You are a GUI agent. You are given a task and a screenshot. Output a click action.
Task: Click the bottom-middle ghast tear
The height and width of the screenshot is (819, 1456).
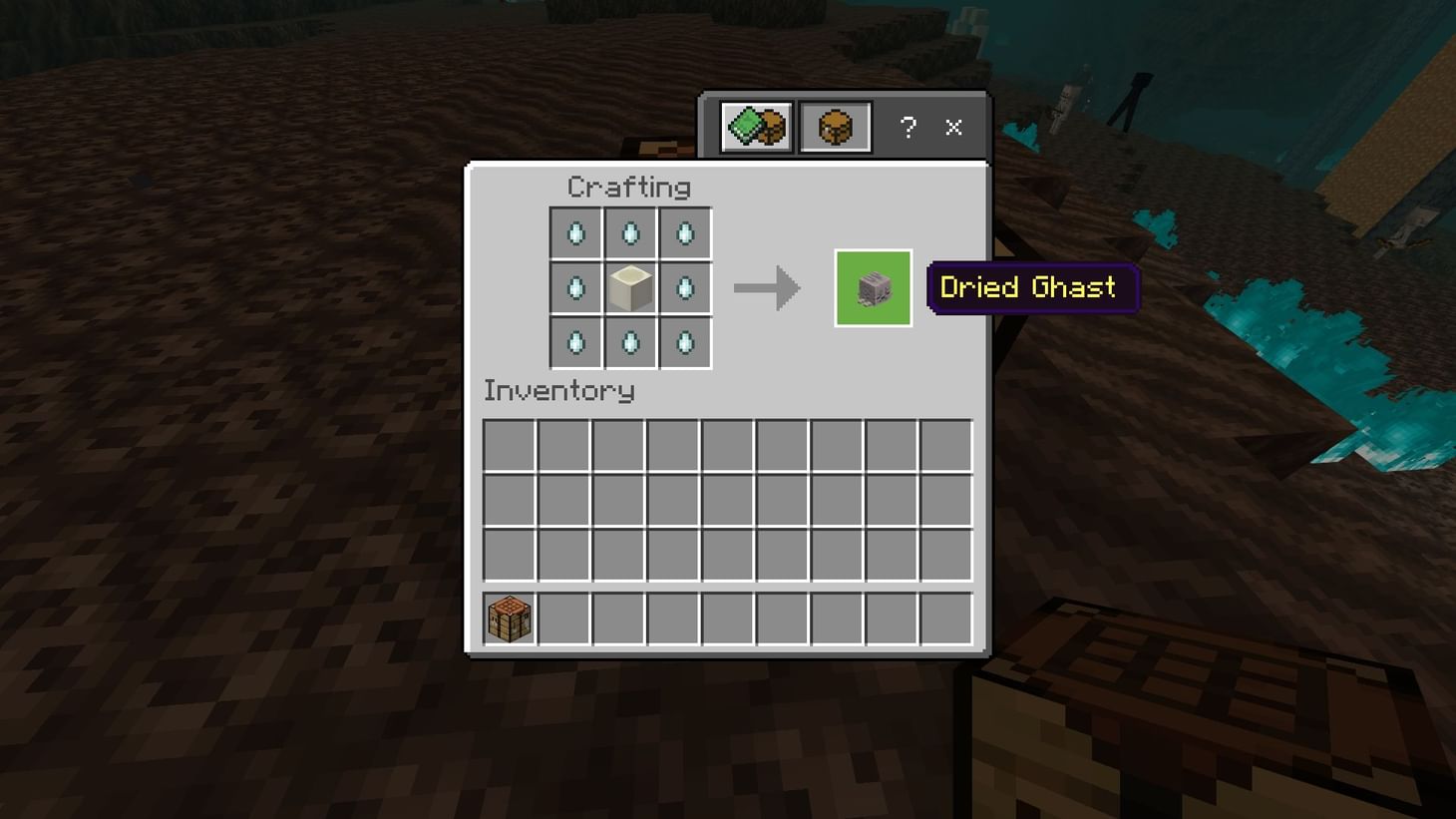click(x=630, y=342)
